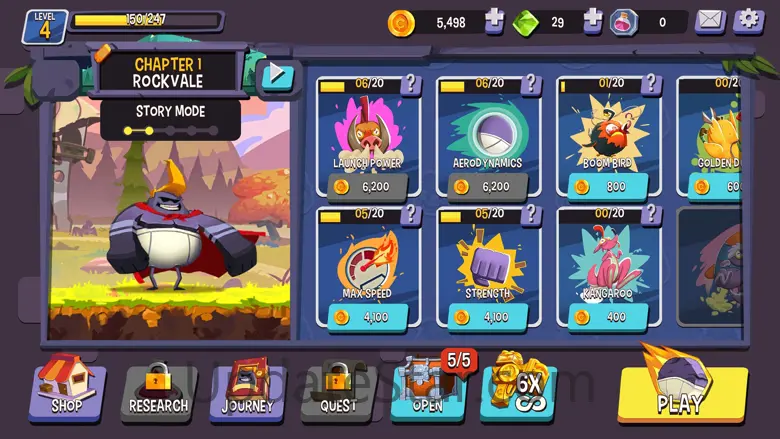Open the settings gear
The width and height of the screenshot is (780, 439).
coord(746,21)
